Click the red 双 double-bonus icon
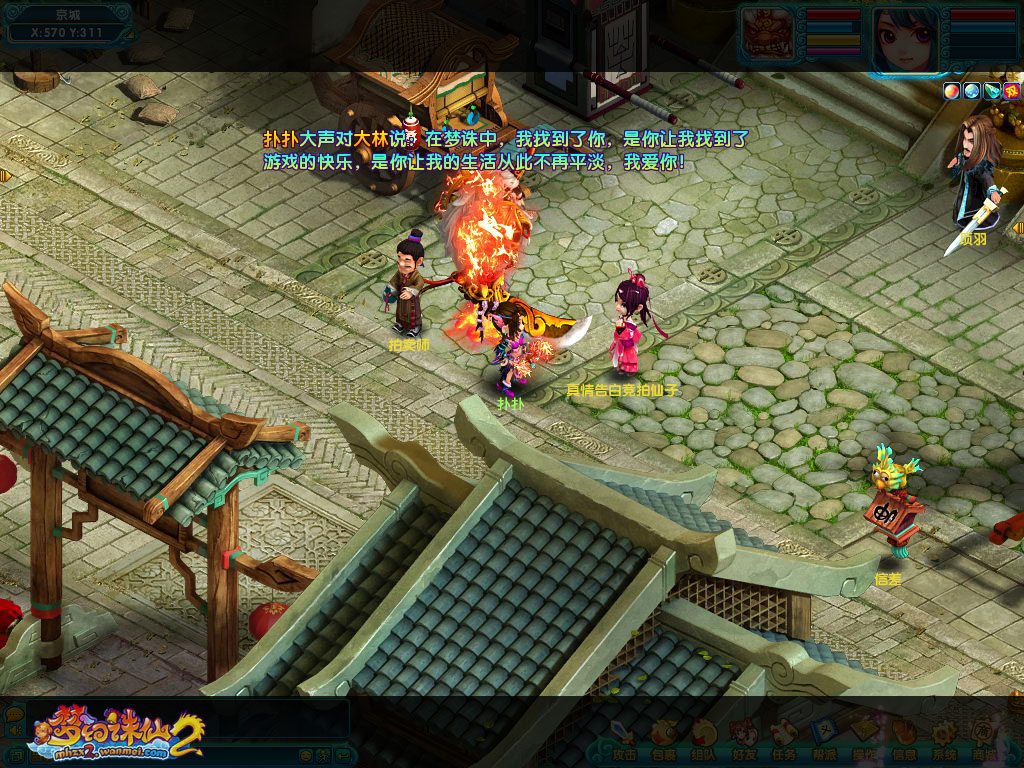1024x768 pixels. pyautogui.click(x=1011, y=90)
